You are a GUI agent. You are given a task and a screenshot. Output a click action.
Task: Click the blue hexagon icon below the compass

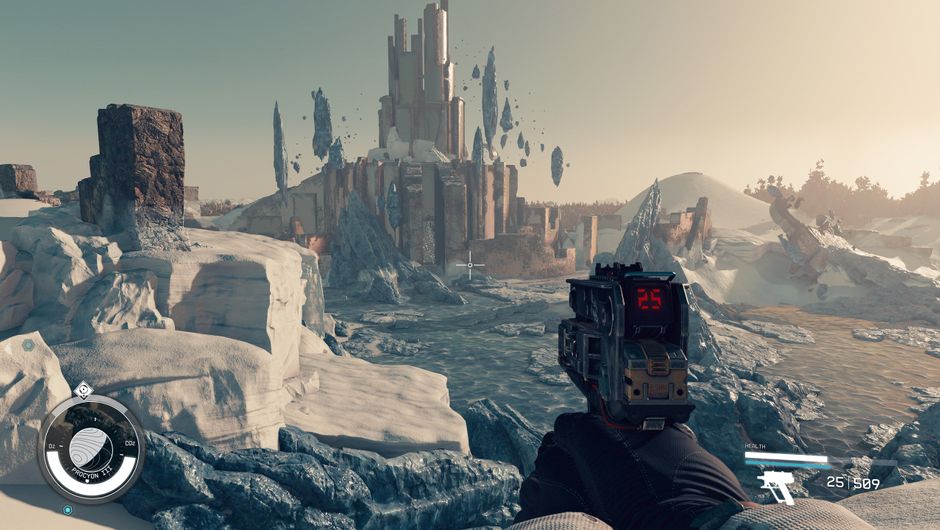point(68,510)
